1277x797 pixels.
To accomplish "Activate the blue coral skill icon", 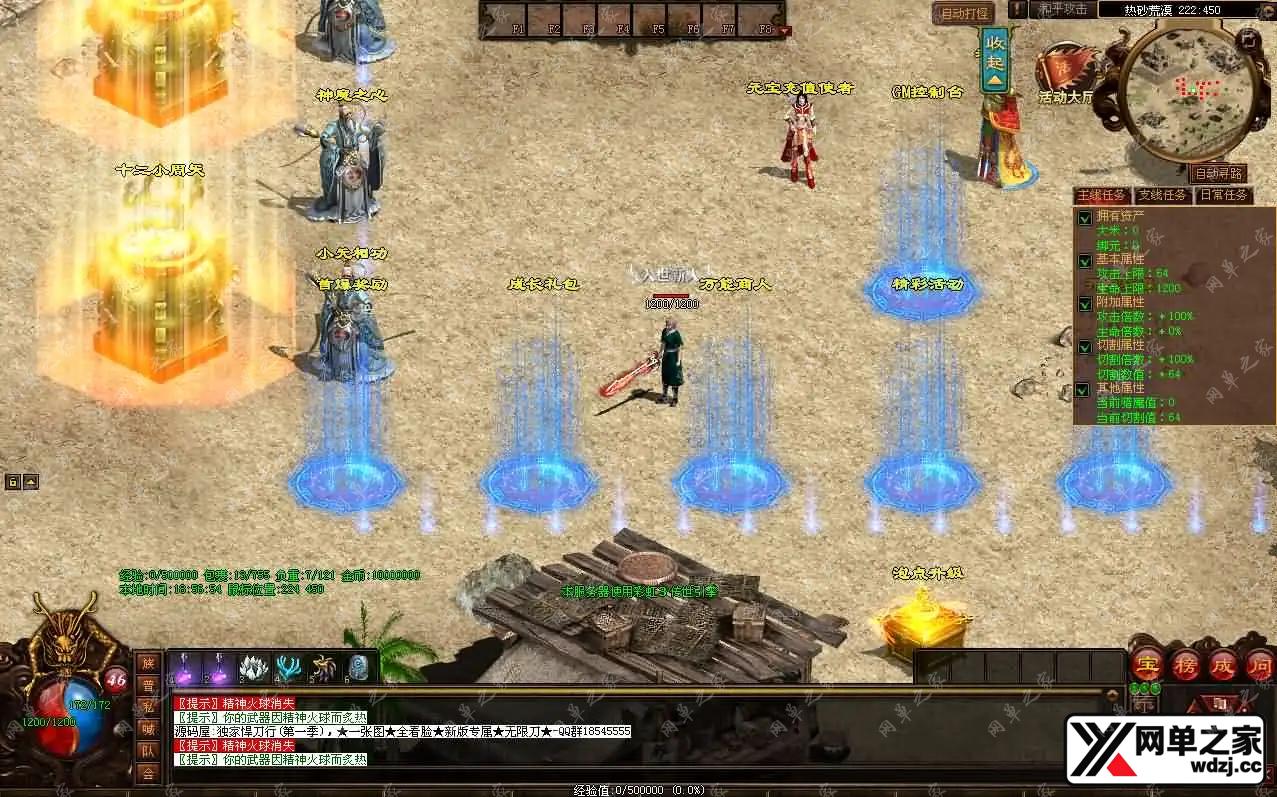I will pos(288,668).
